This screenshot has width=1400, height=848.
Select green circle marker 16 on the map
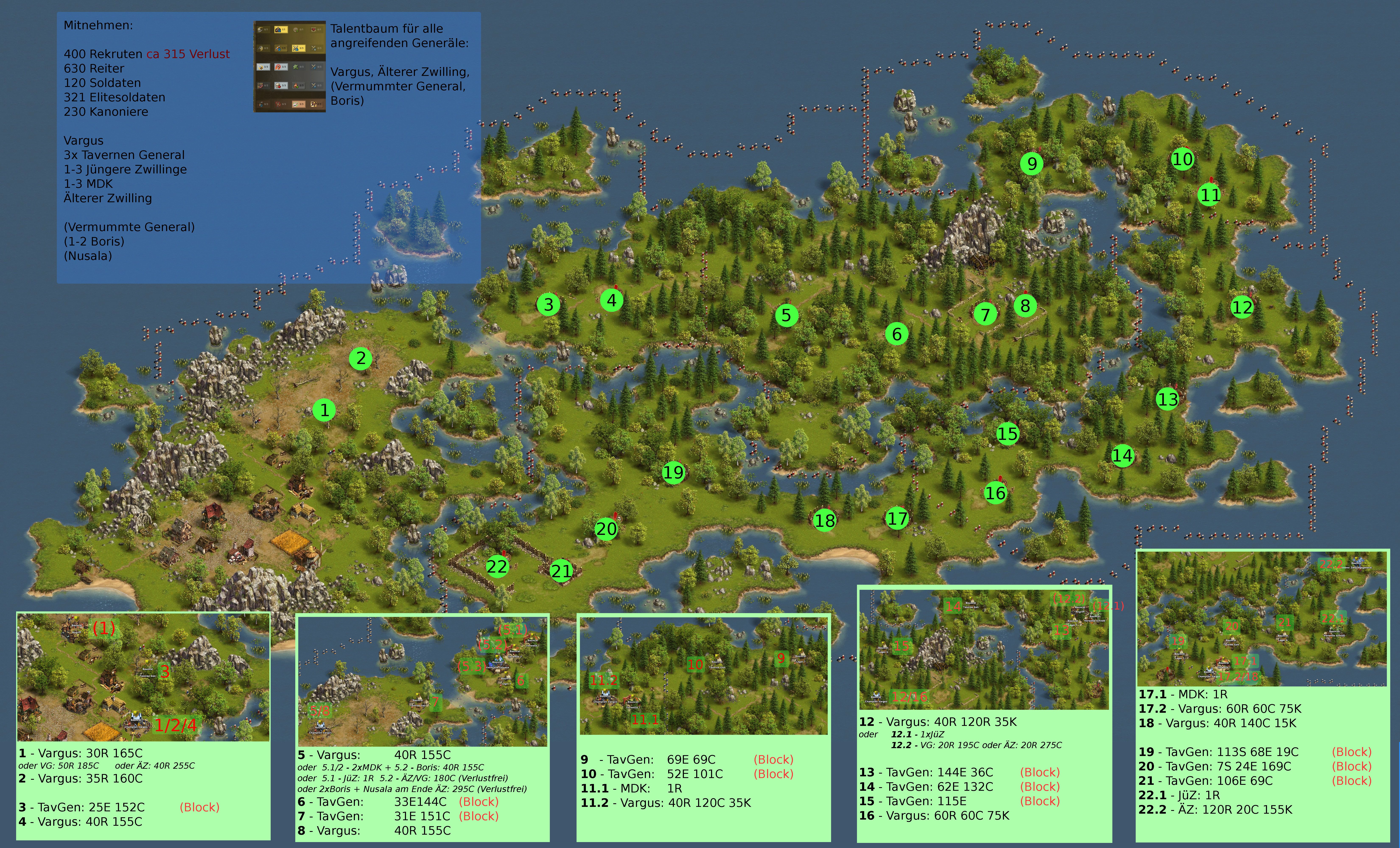[x=995, y=493]
